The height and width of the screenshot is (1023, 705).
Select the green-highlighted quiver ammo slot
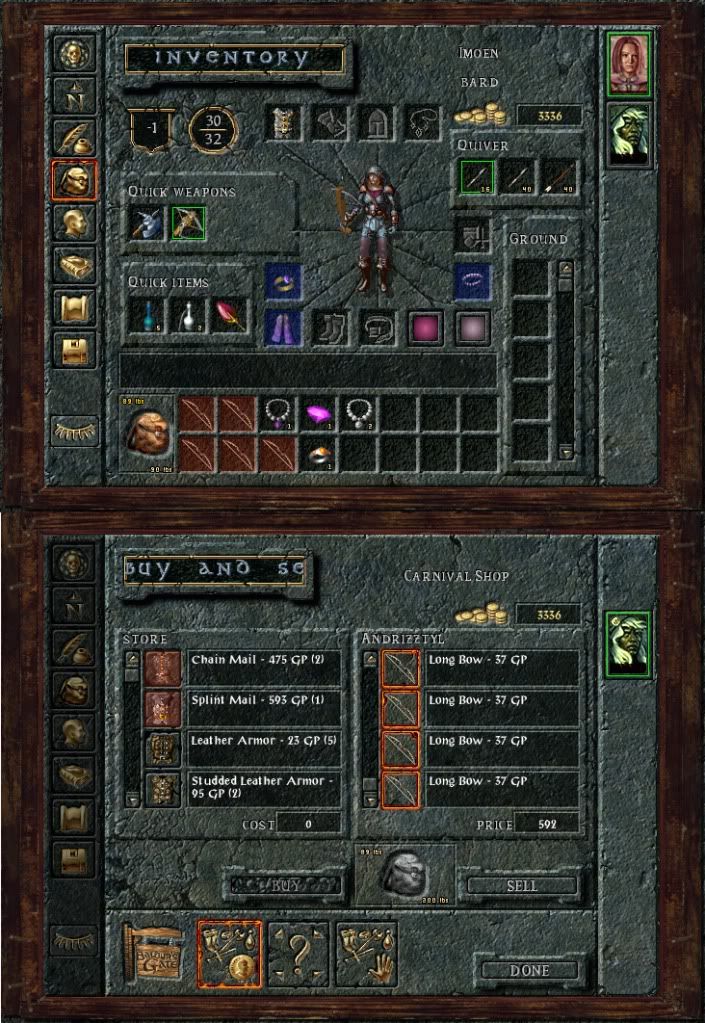tap(477, 178)
